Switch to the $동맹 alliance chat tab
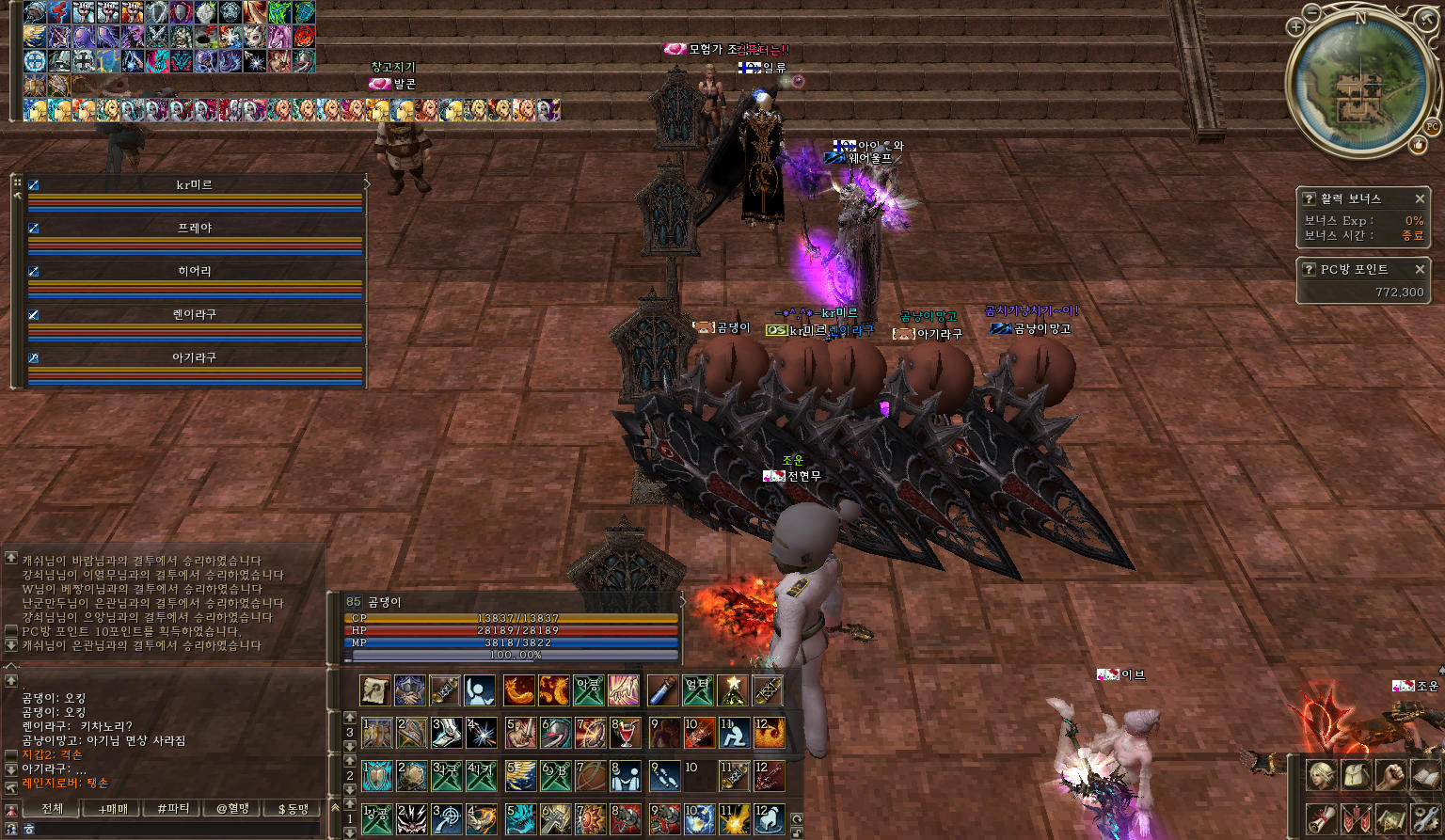This screenshot has height=840, width=1445. pos(293,809)
